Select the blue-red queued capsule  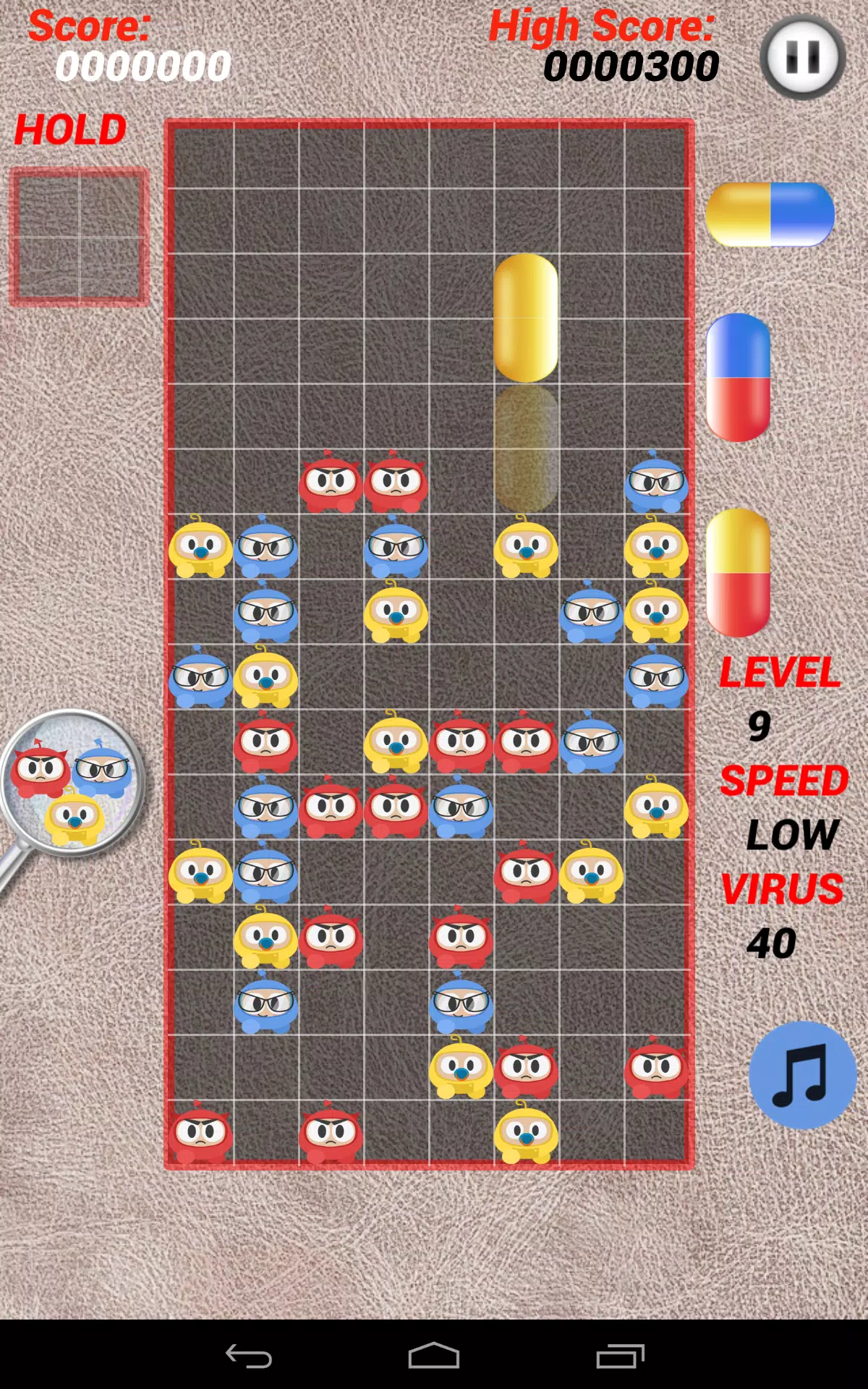738,378
